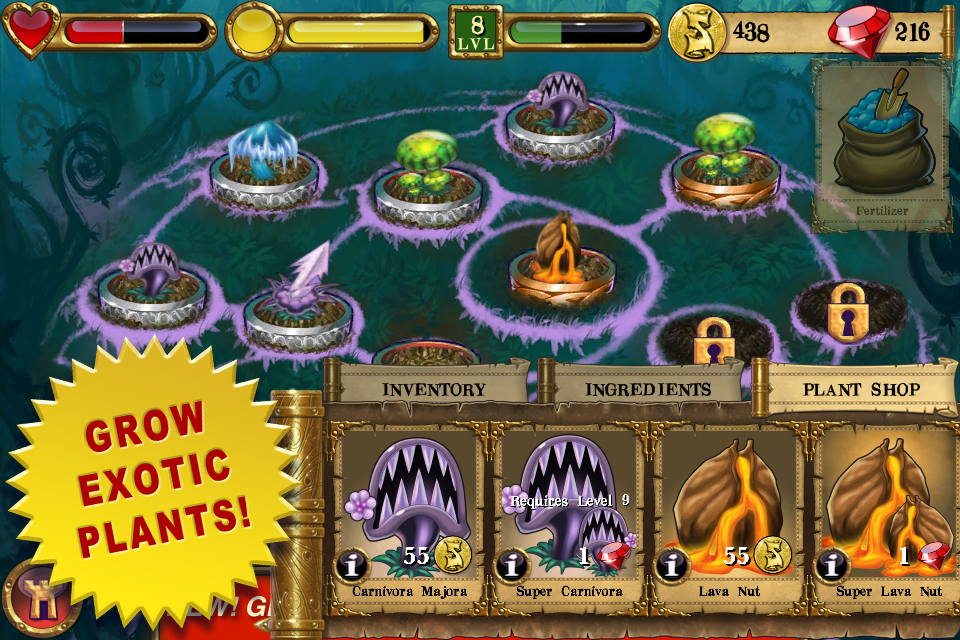This screenshot has width=960, height=640.
Task: Open the Ingredients tab
Action: coord(647,389)
